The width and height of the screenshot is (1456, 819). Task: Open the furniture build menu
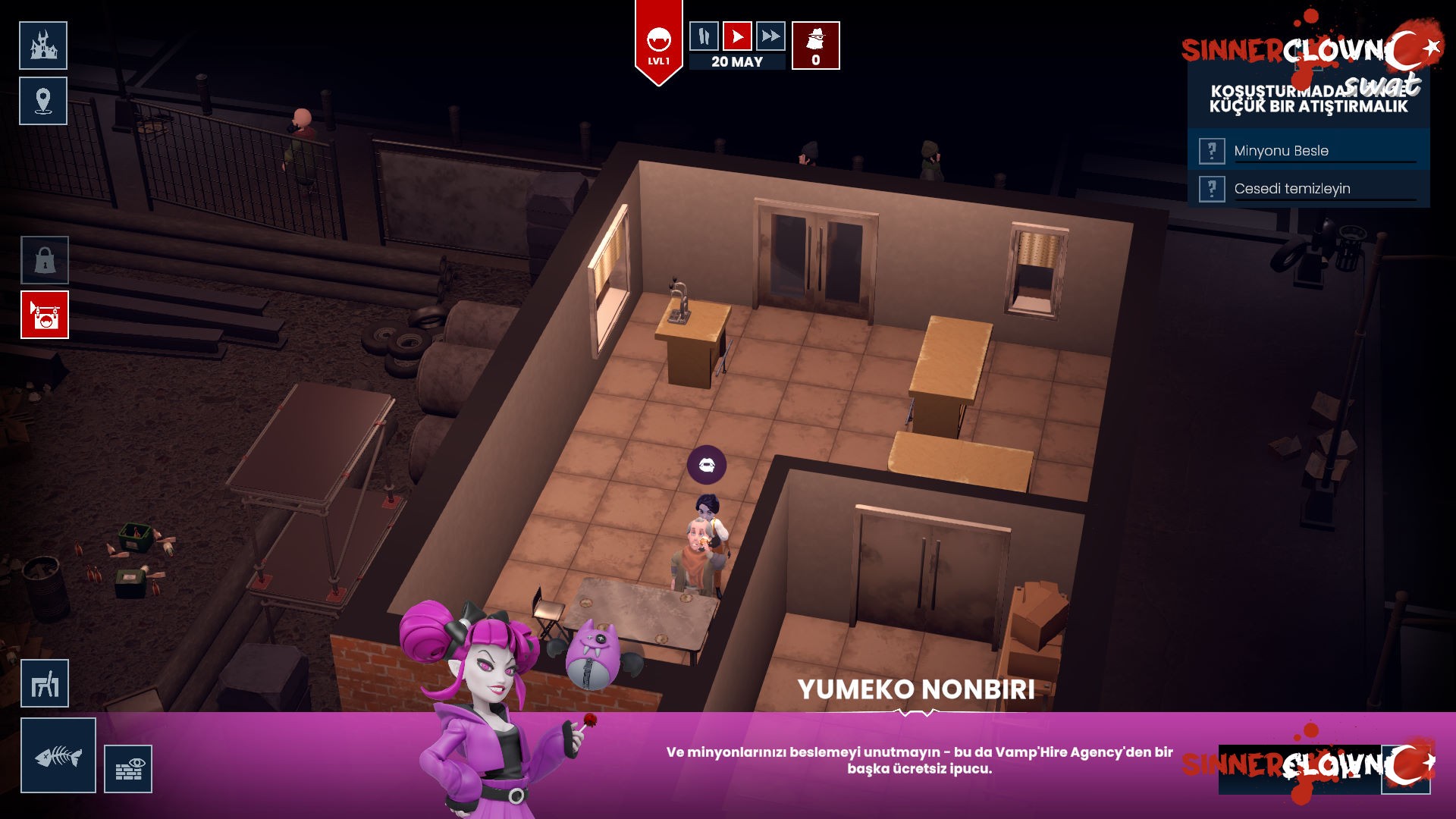coord(45,683)
